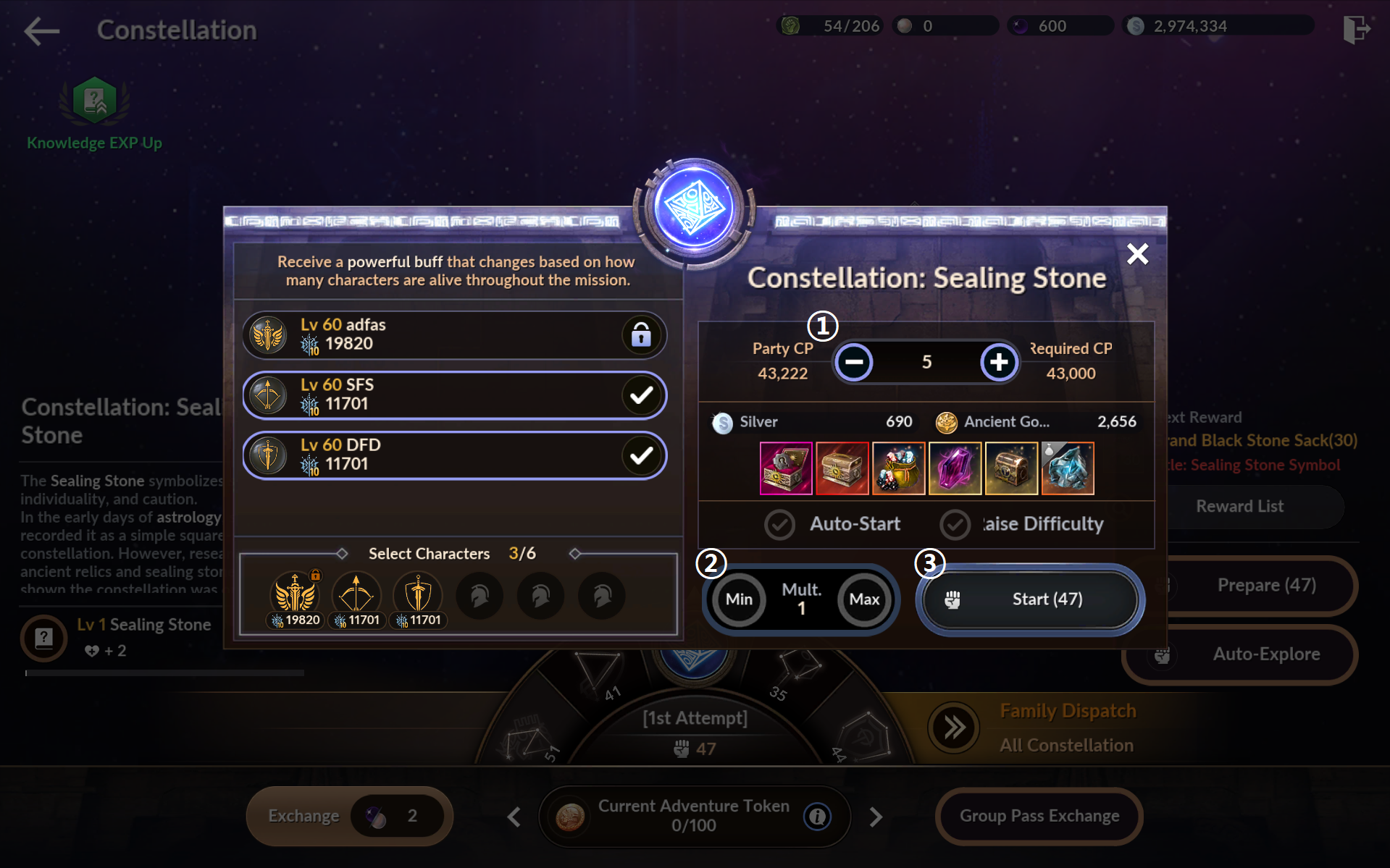This screenshot has height=868, width=1390.
Task: Set the multiplier to Max
Action: pyautogui.click(x=863, y=599)
